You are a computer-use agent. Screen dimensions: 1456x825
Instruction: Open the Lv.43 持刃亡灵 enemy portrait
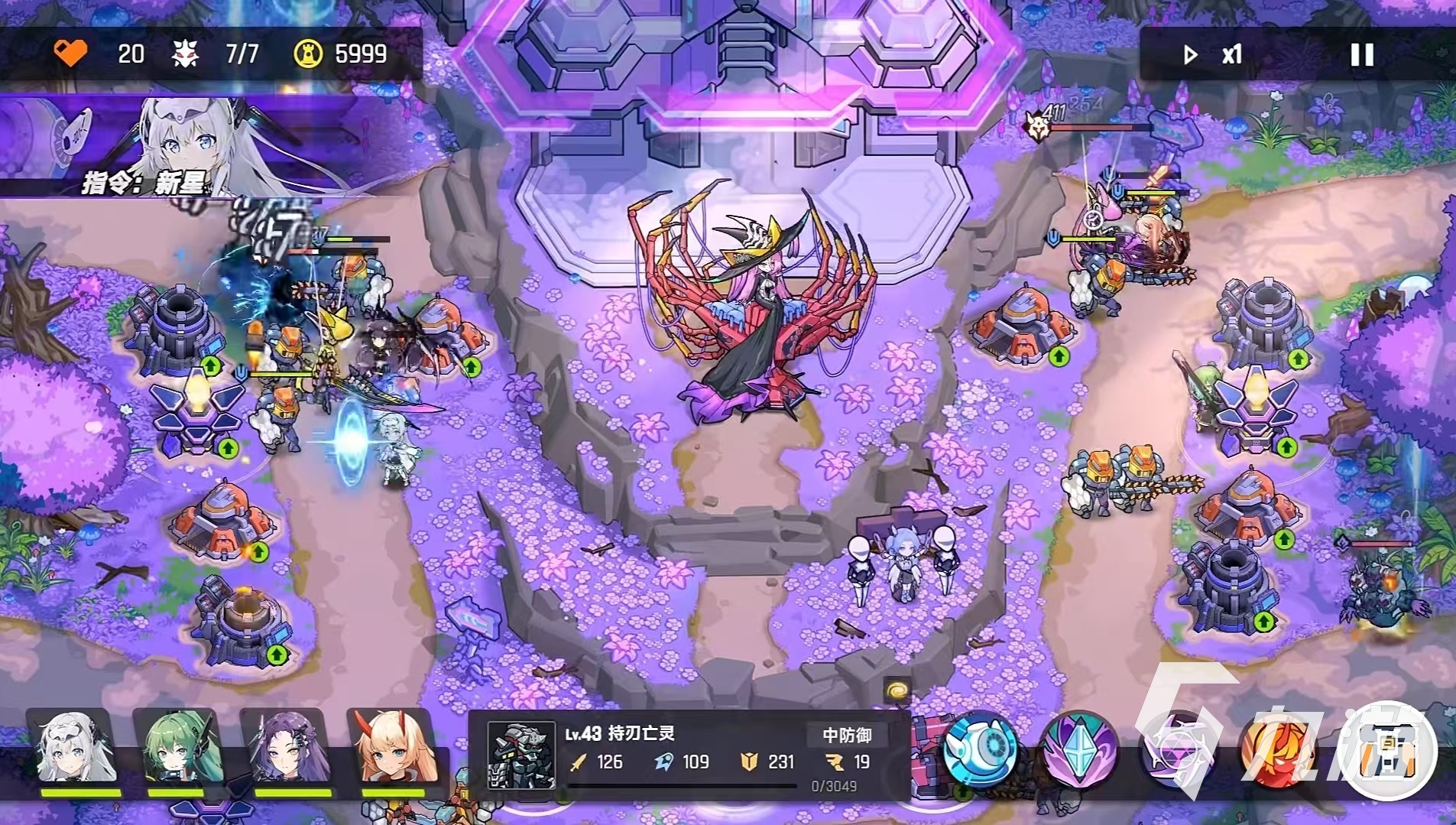[521, 757]
